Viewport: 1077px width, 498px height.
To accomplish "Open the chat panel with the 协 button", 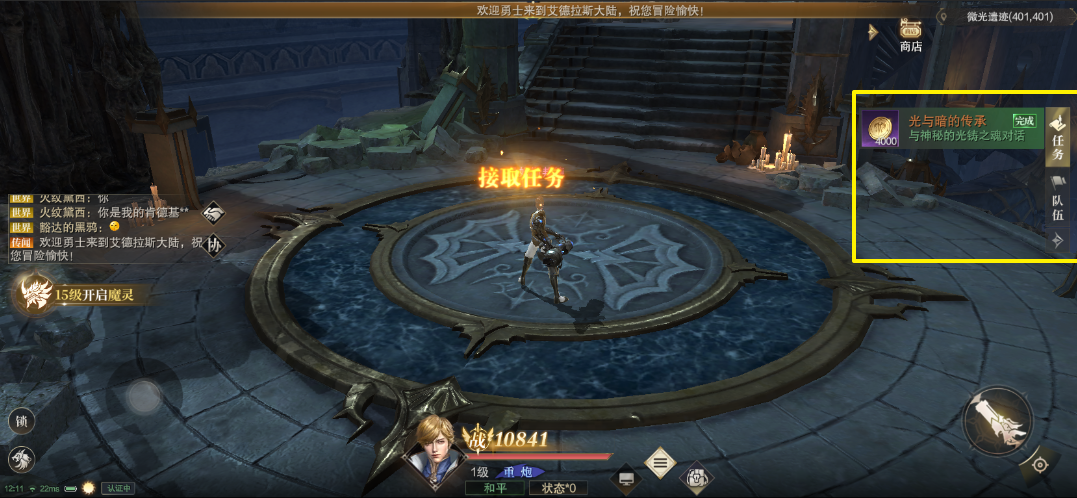I will click(214, 244).
